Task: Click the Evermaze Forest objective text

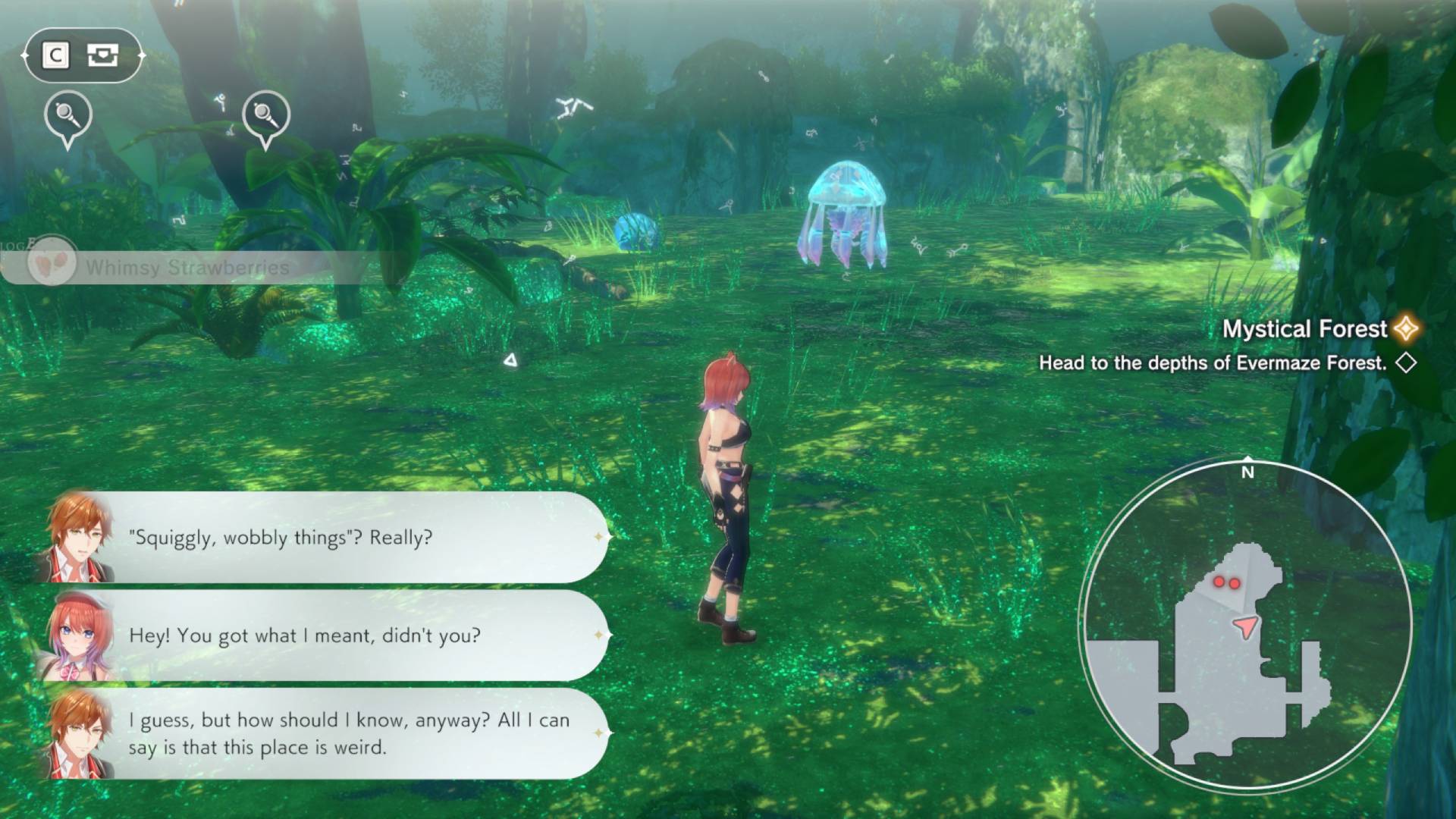Action: [1212, 363]
